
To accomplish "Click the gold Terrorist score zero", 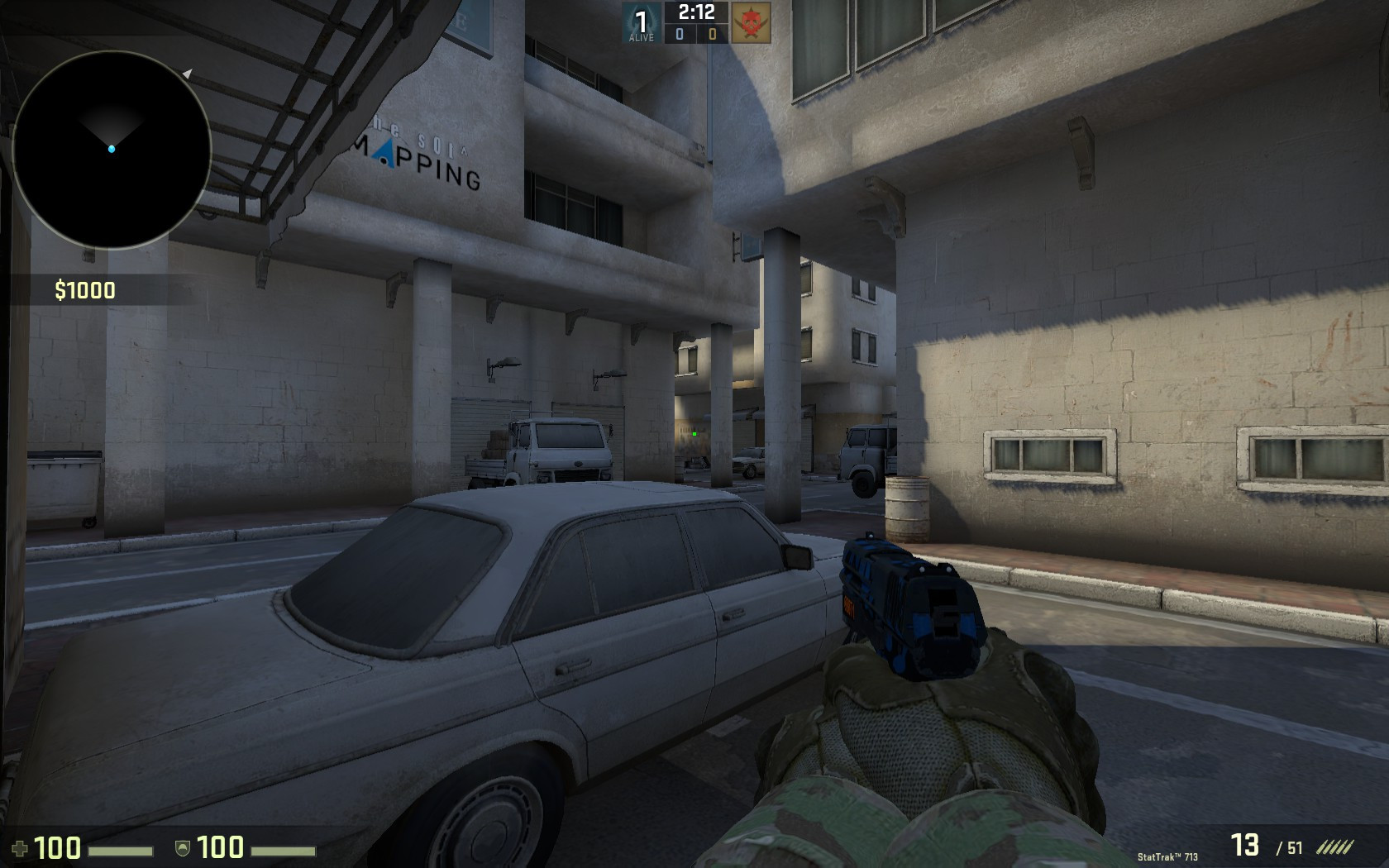I will (711, 34).
